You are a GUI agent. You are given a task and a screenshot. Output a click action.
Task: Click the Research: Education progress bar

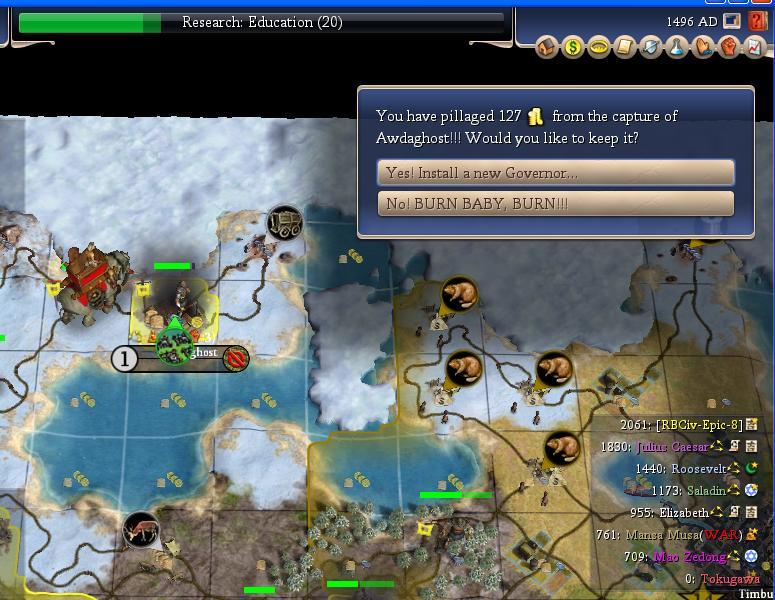pos(262,22)
